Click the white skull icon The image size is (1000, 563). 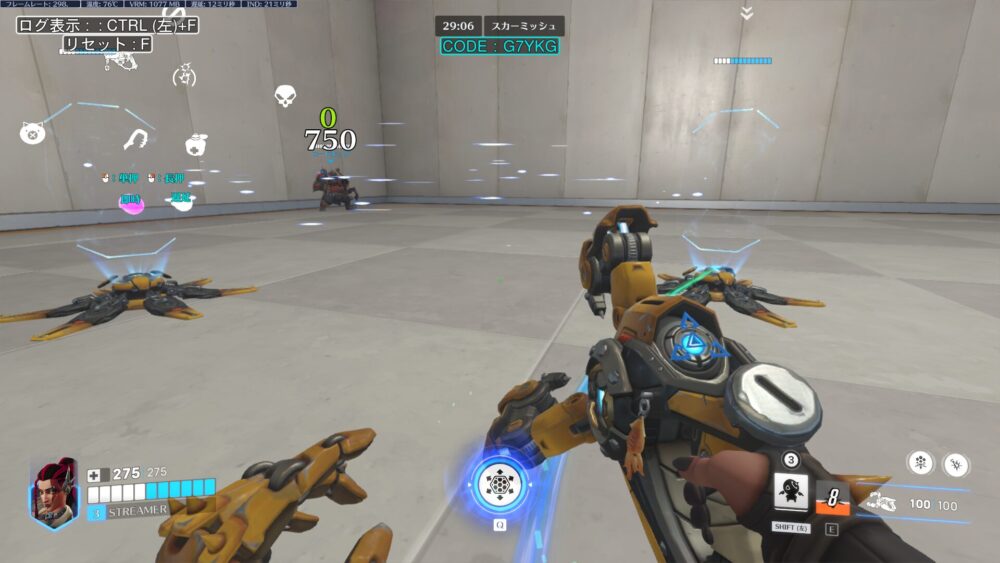285,96
